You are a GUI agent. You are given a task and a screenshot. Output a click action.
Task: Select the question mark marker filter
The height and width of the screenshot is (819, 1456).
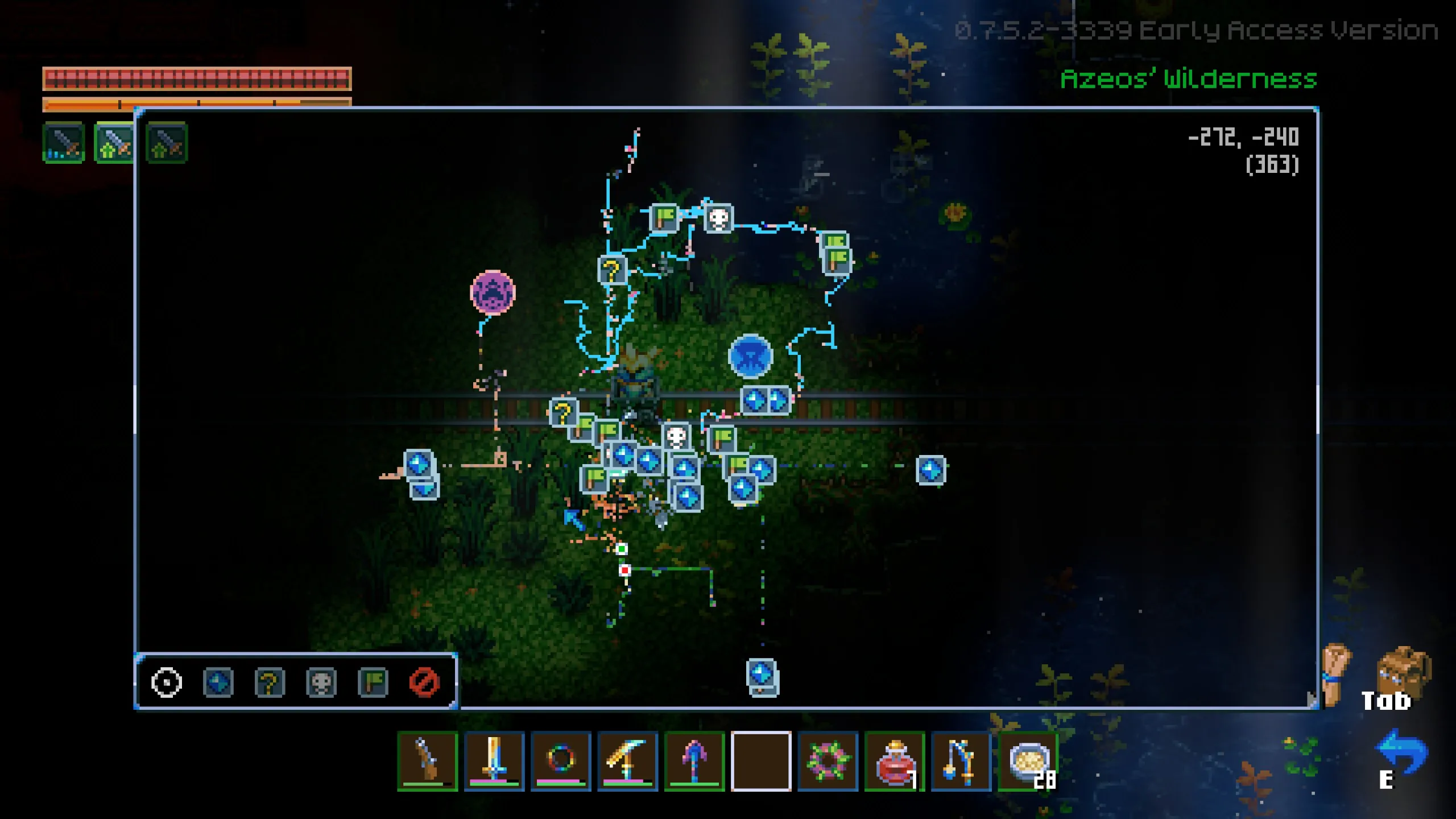point(270,682)
